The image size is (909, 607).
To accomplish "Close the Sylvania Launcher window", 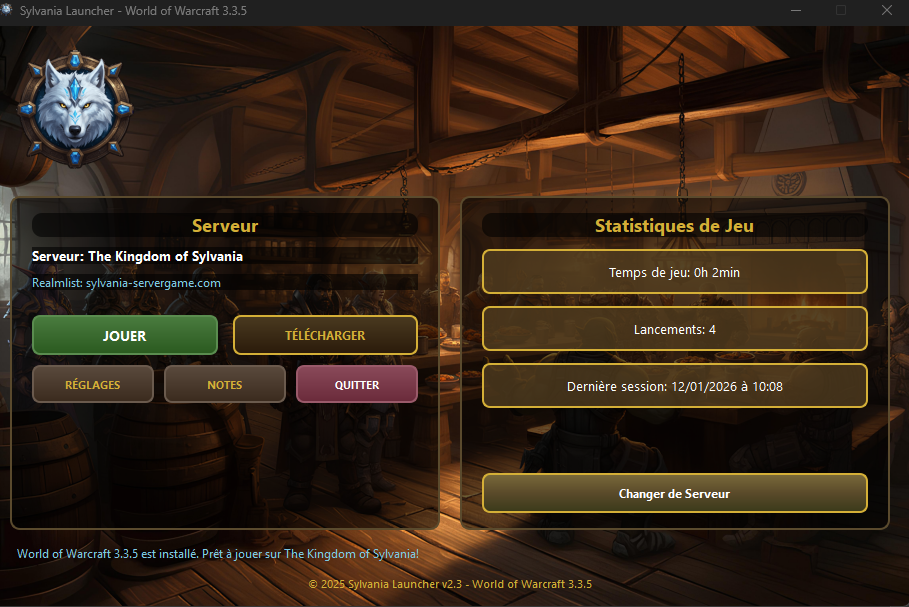I will [x=886, y=11].
